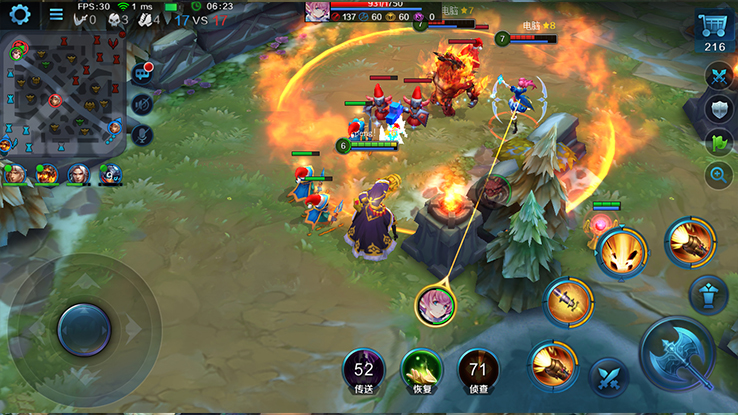Toggle the microphone voice button
The image size is (738, 415).
coord(142,134)
